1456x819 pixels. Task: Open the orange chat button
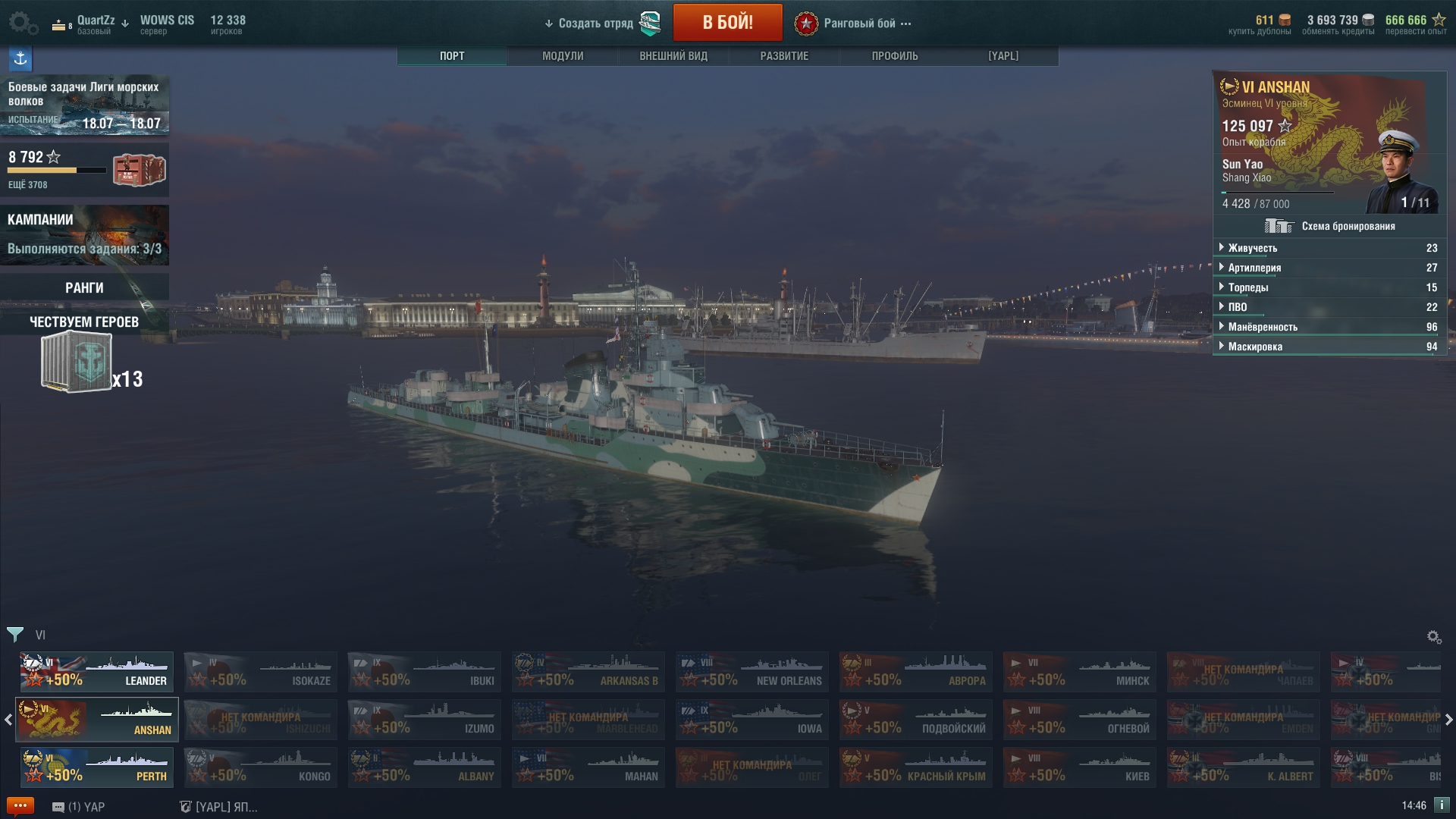click(x=20, y=805)
